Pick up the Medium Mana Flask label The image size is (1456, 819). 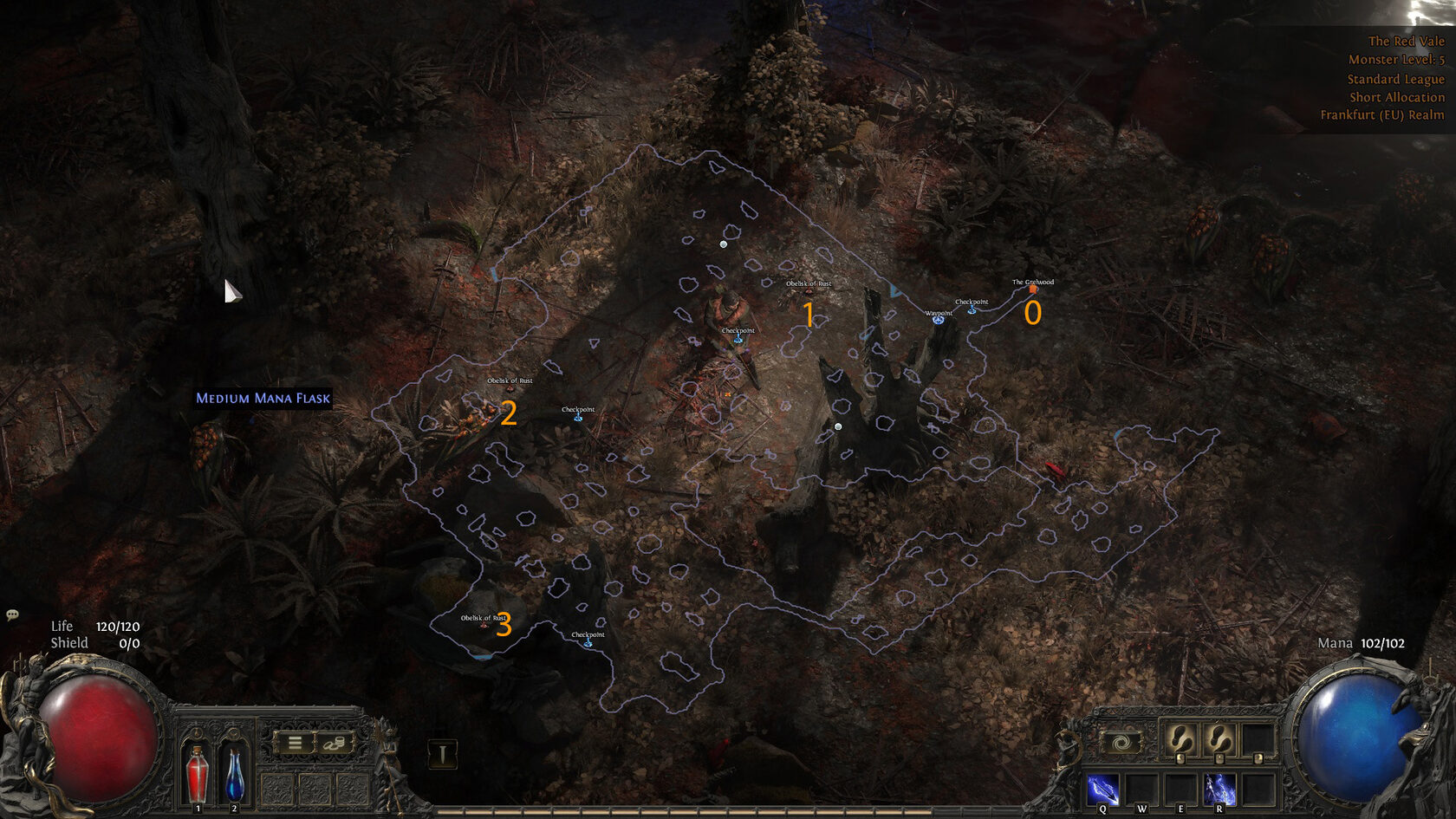tap(263, 399)
